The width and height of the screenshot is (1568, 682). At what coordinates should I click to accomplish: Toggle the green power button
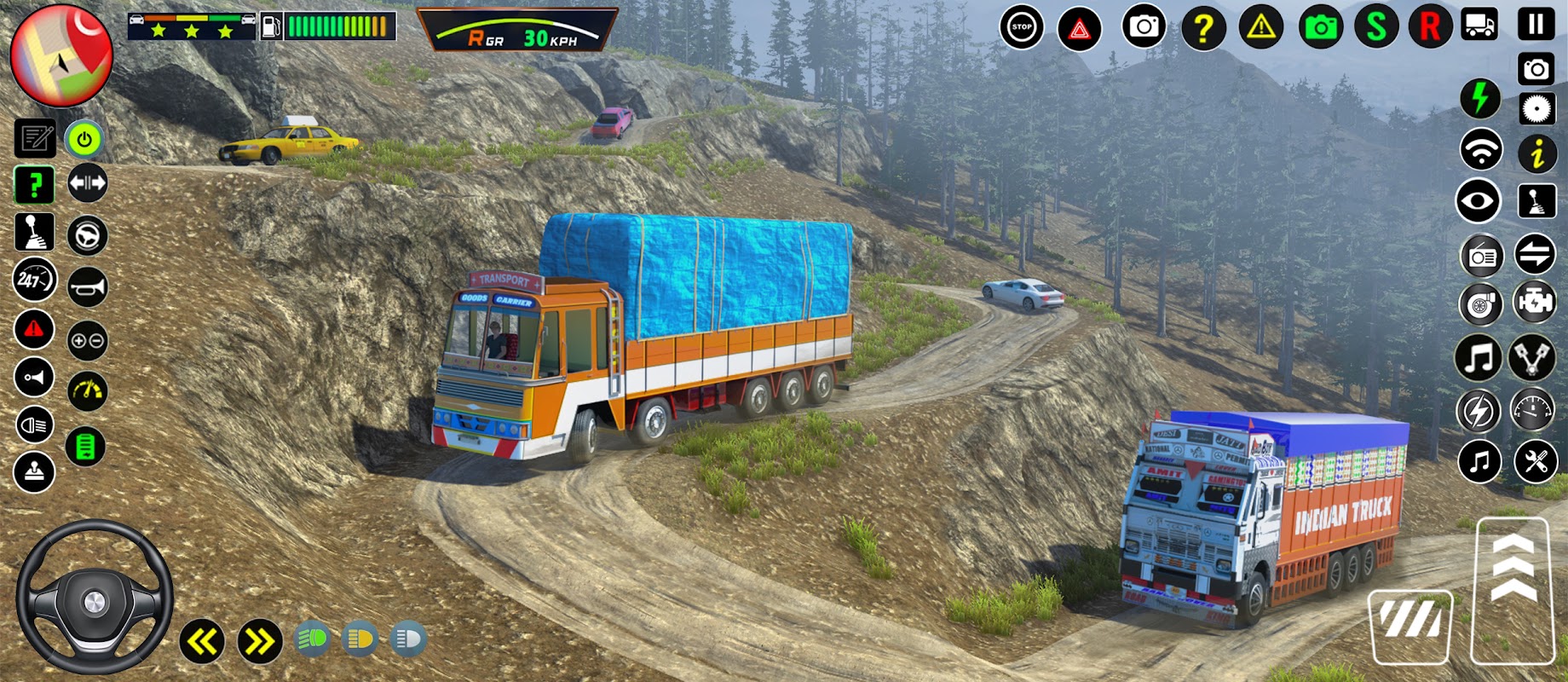point(84,139)
